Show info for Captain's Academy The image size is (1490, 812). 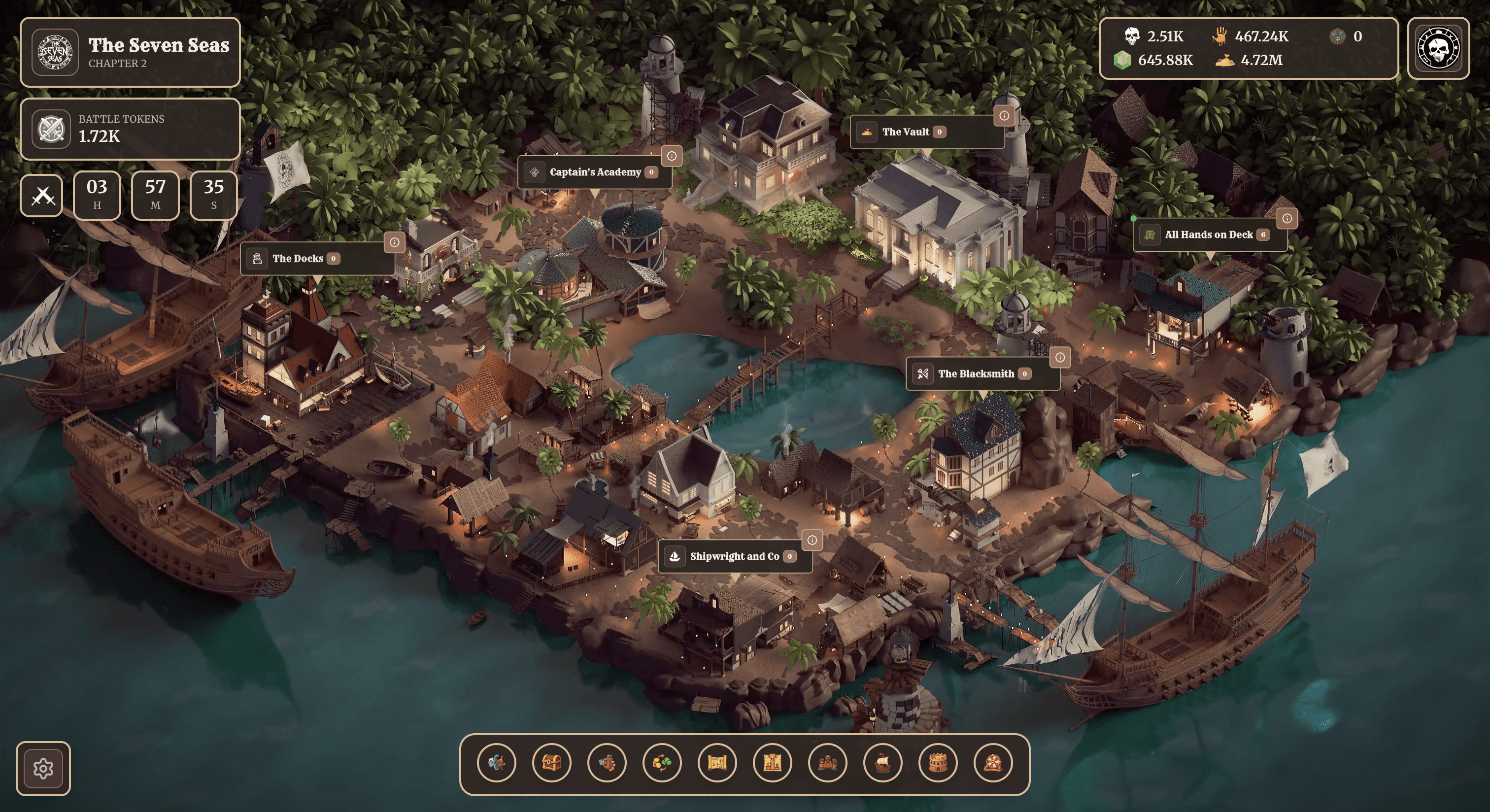point(672,156)
